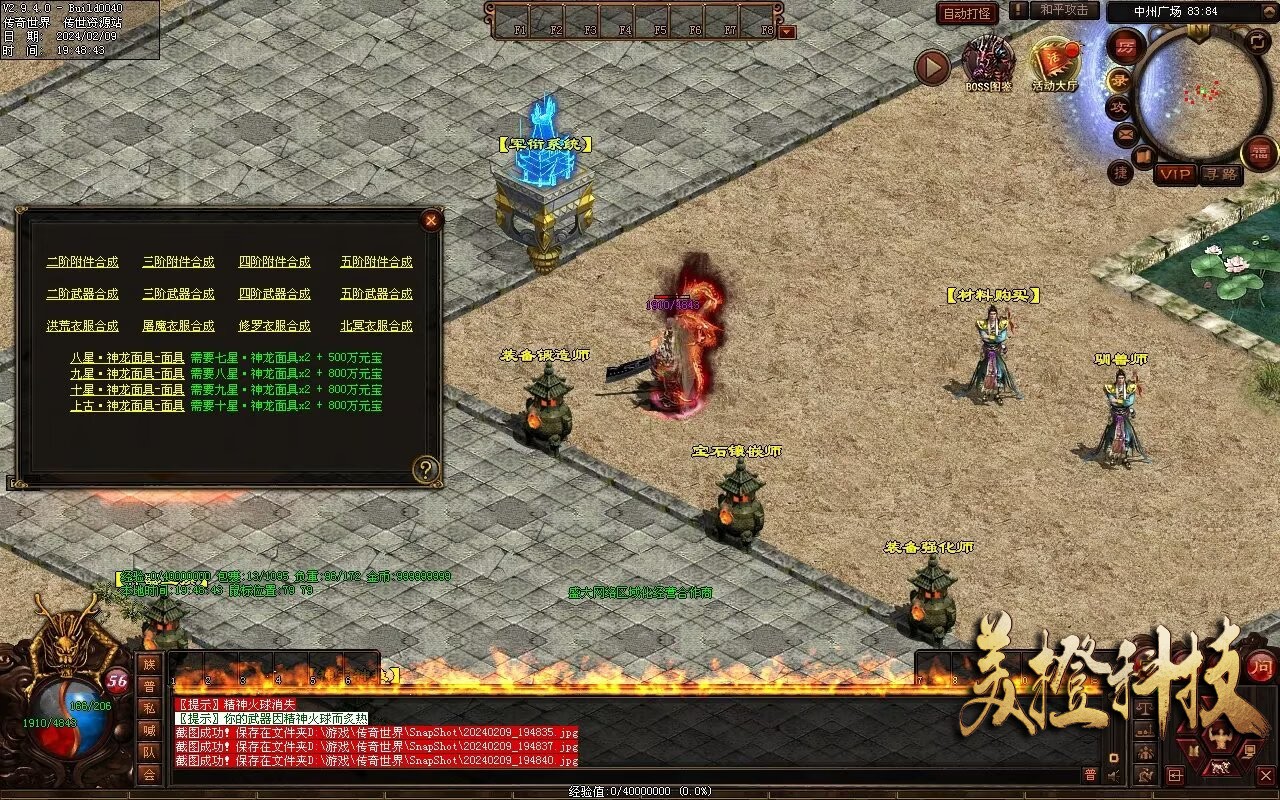Select 八星·神龙面具 mask upgrade

(x=127, y=358)
